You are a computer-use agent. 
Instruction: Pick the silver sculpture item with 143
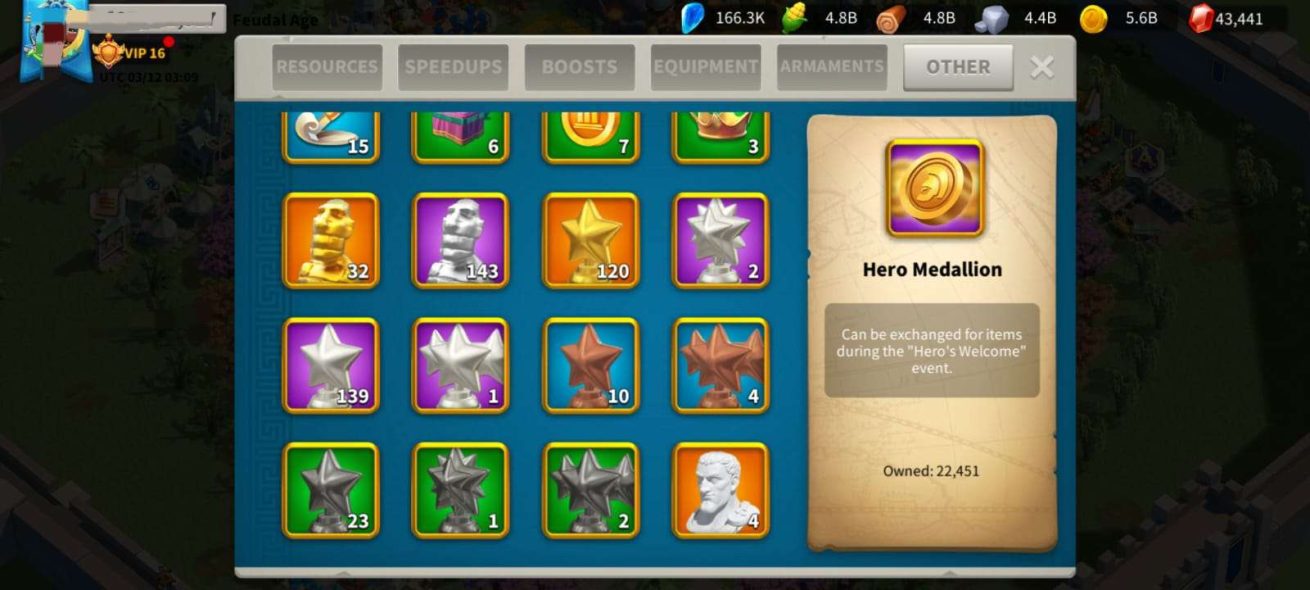(x=461, y=241)
